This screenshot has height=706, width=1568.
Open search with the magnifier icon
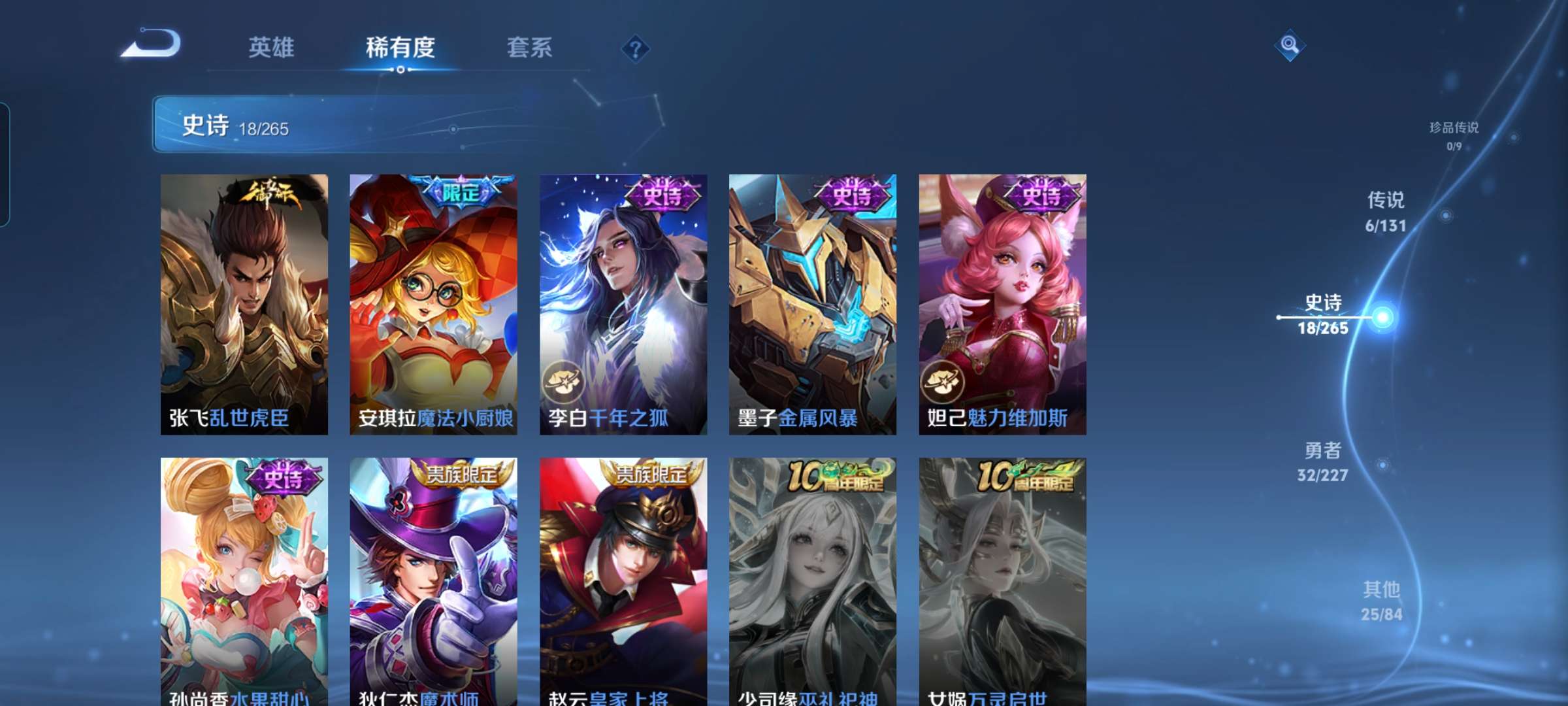(1288, 44)
